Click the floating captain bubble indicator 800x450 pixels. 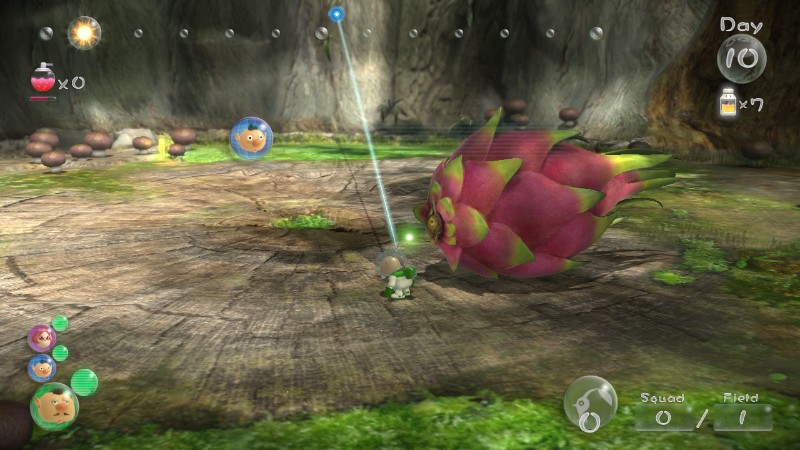(x=250, y=139)
